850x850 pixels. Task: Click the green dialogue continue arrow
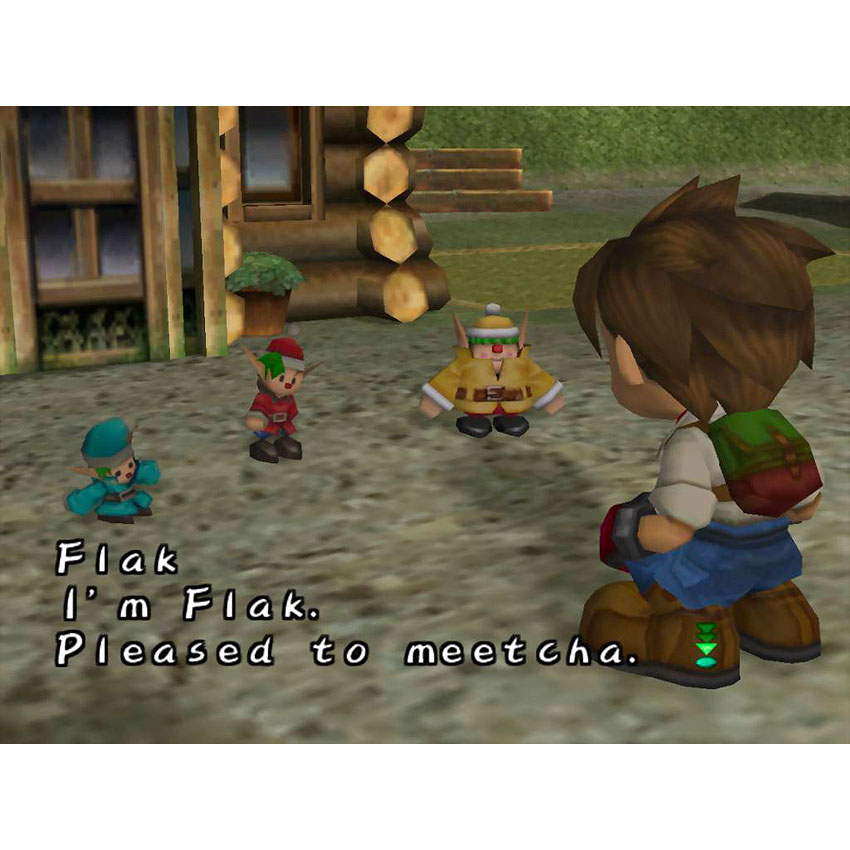pyautogui.click(x=706, y=645)
